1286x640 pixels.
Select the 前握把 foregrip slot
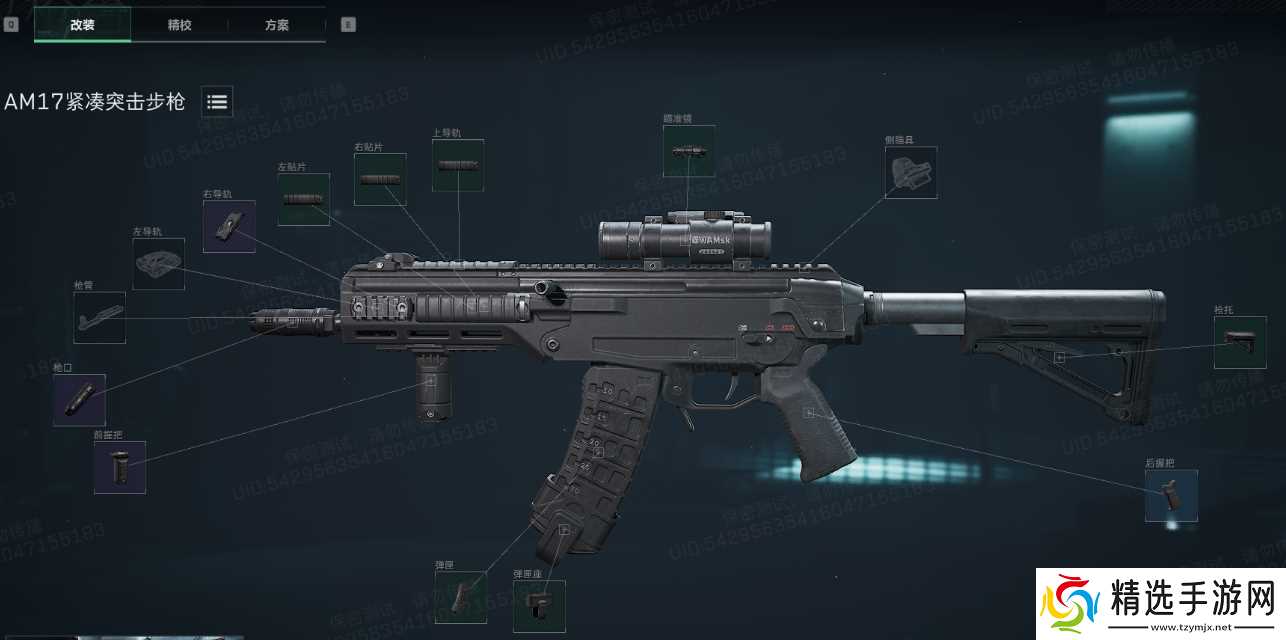pyautogui.click(x=120, y=467)
